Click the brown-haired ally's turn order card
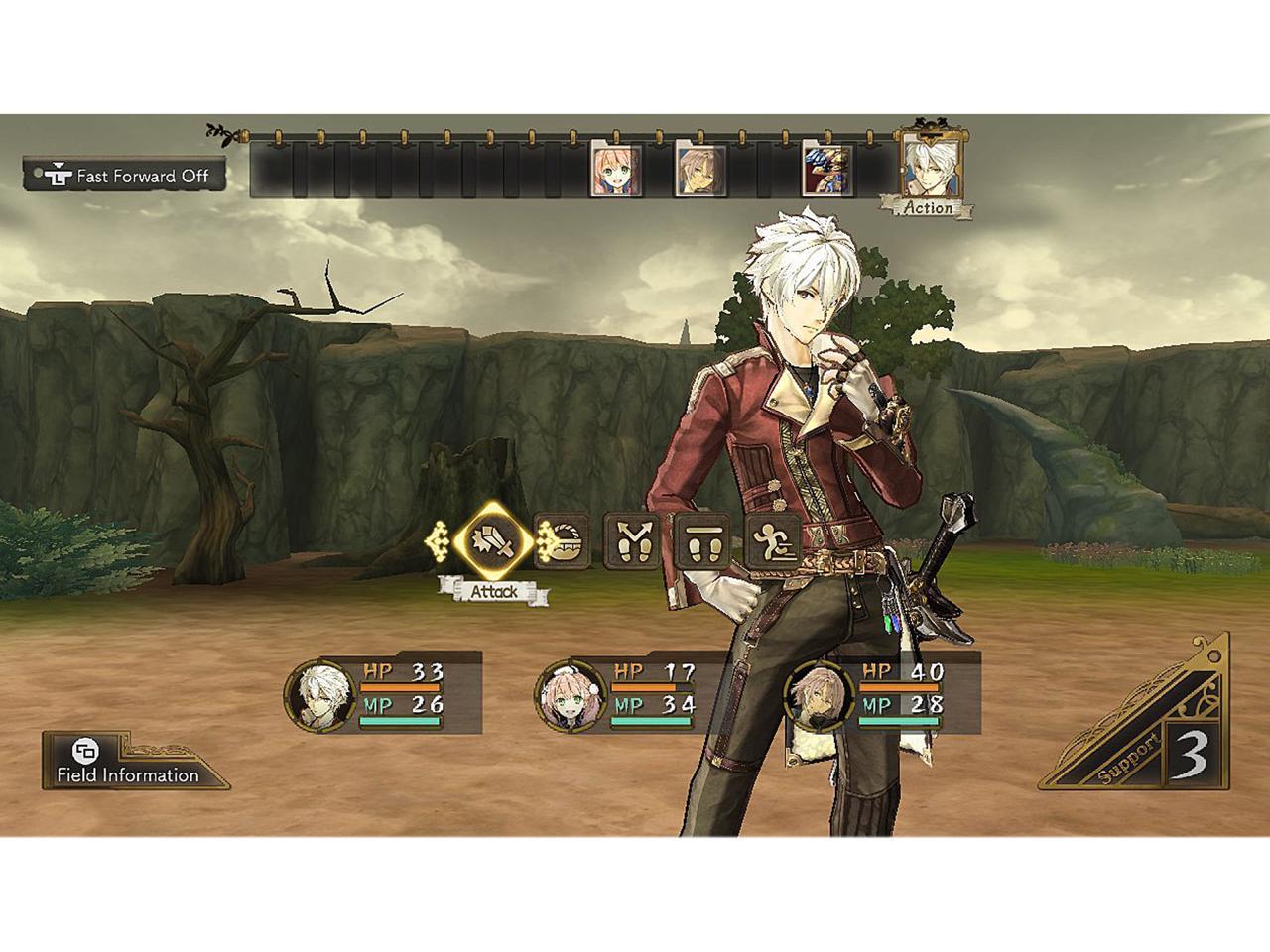 tap(699, 170)
